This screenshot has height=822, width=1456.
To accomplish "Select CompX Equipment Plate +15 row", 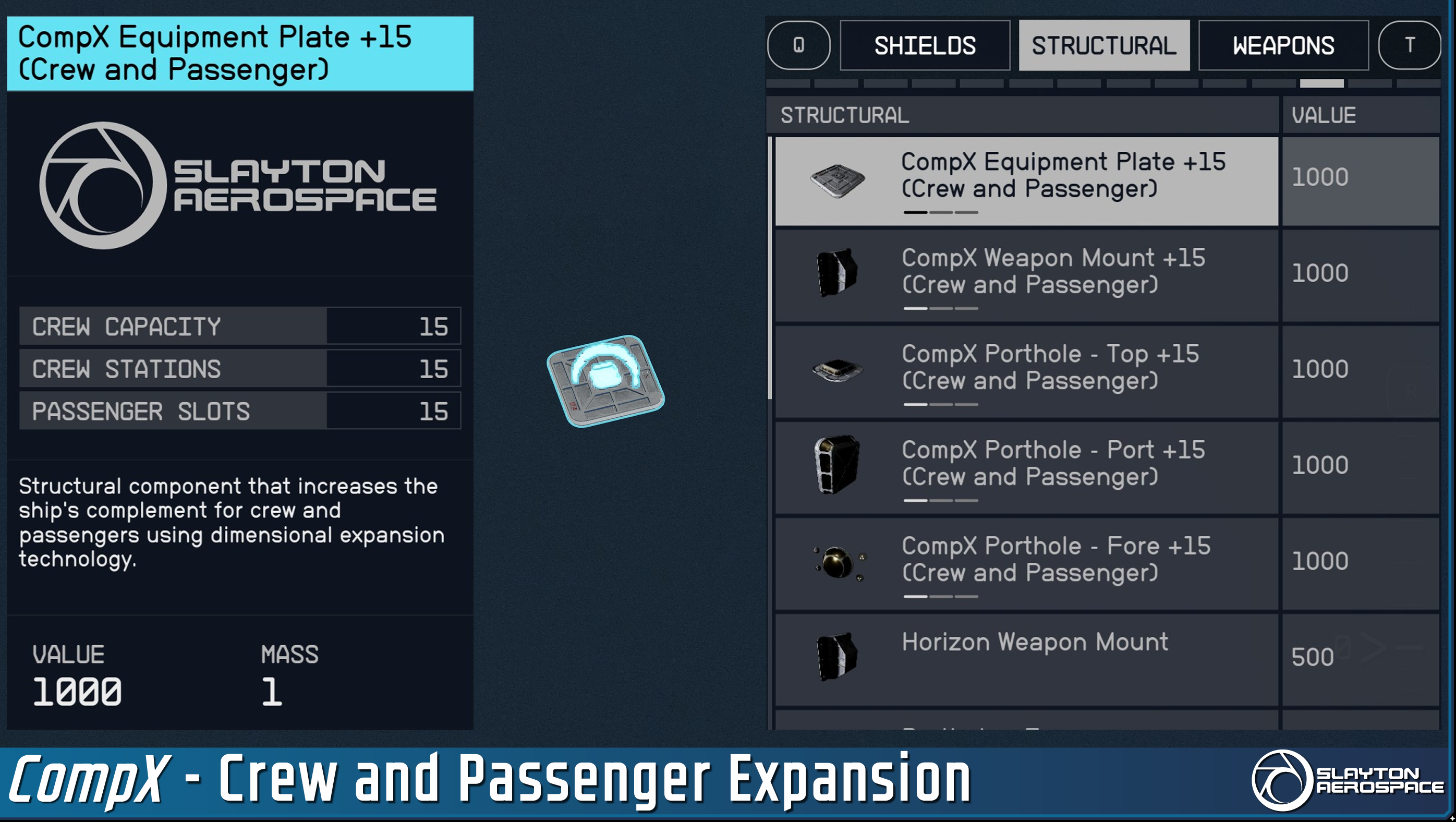I will point(1026,181).
